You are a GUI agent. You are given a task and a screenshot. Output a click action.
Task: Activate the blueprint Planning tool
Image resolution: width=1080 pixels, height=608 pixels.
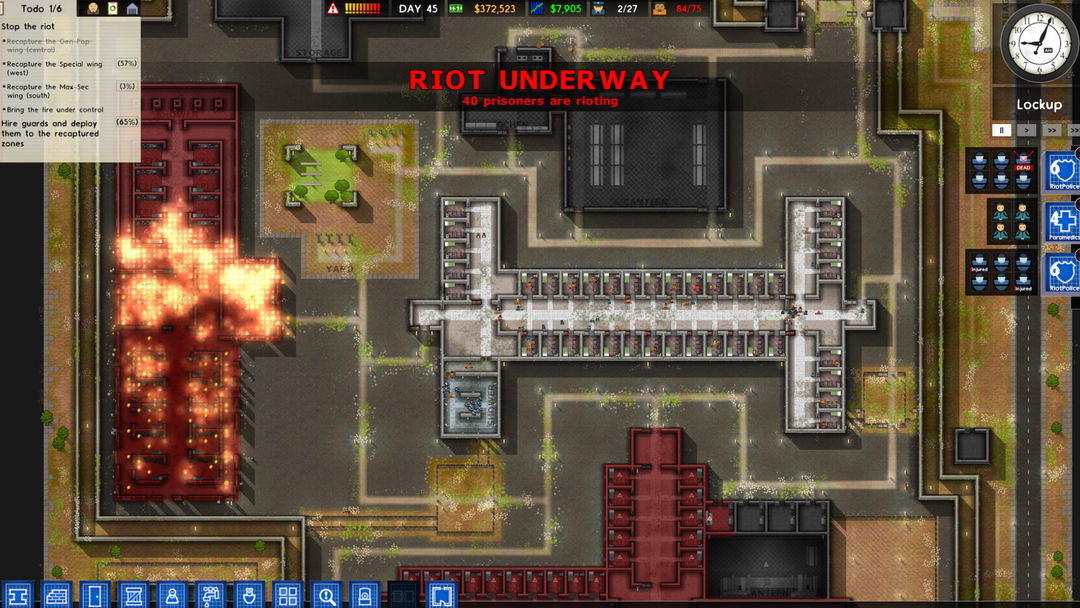[x=442, y=595]
